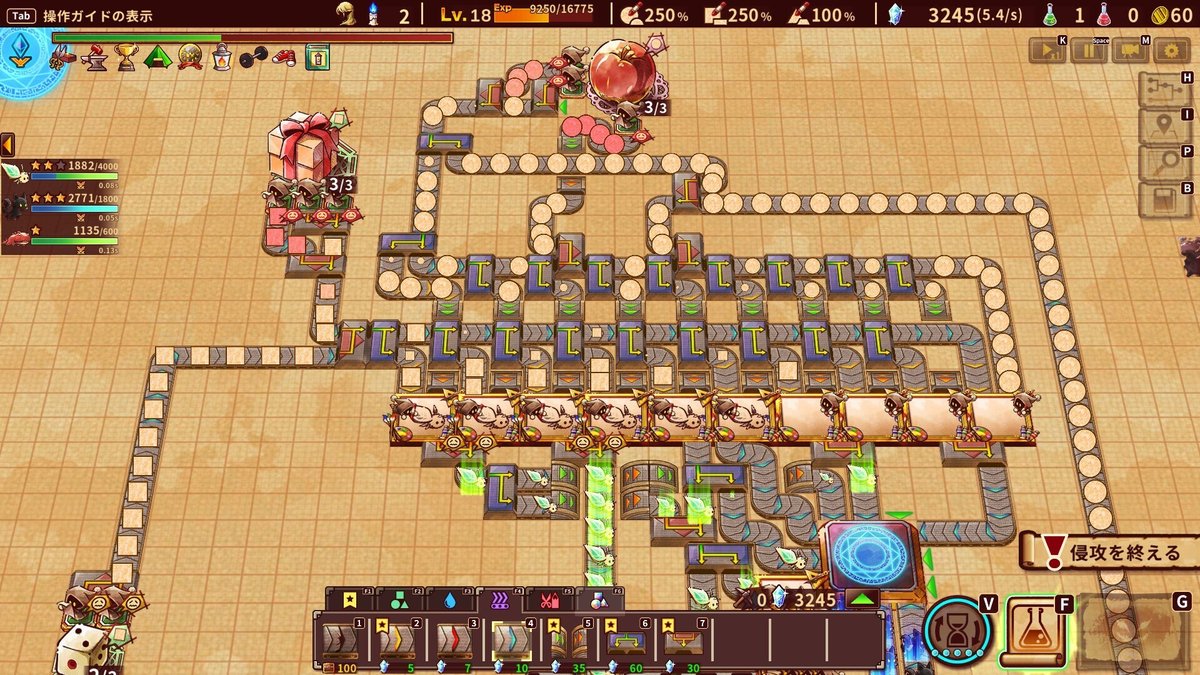The image size is (1200, 675).
Task: Collapse the unit list with the arrow
Action: (x=7, y=144)
